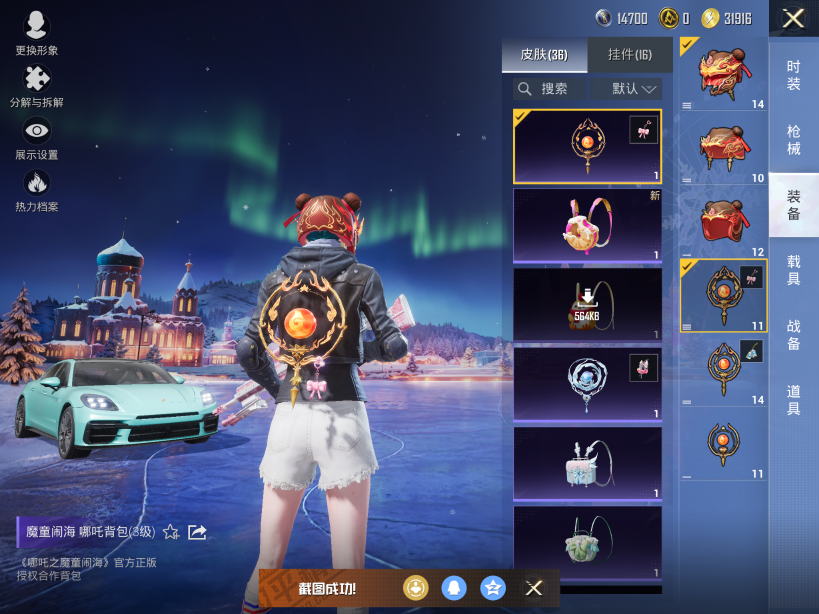The width and height of the screenshot is (819, 614).
Task: Open 热力档案 flame icon
Action: click(37, 190)
